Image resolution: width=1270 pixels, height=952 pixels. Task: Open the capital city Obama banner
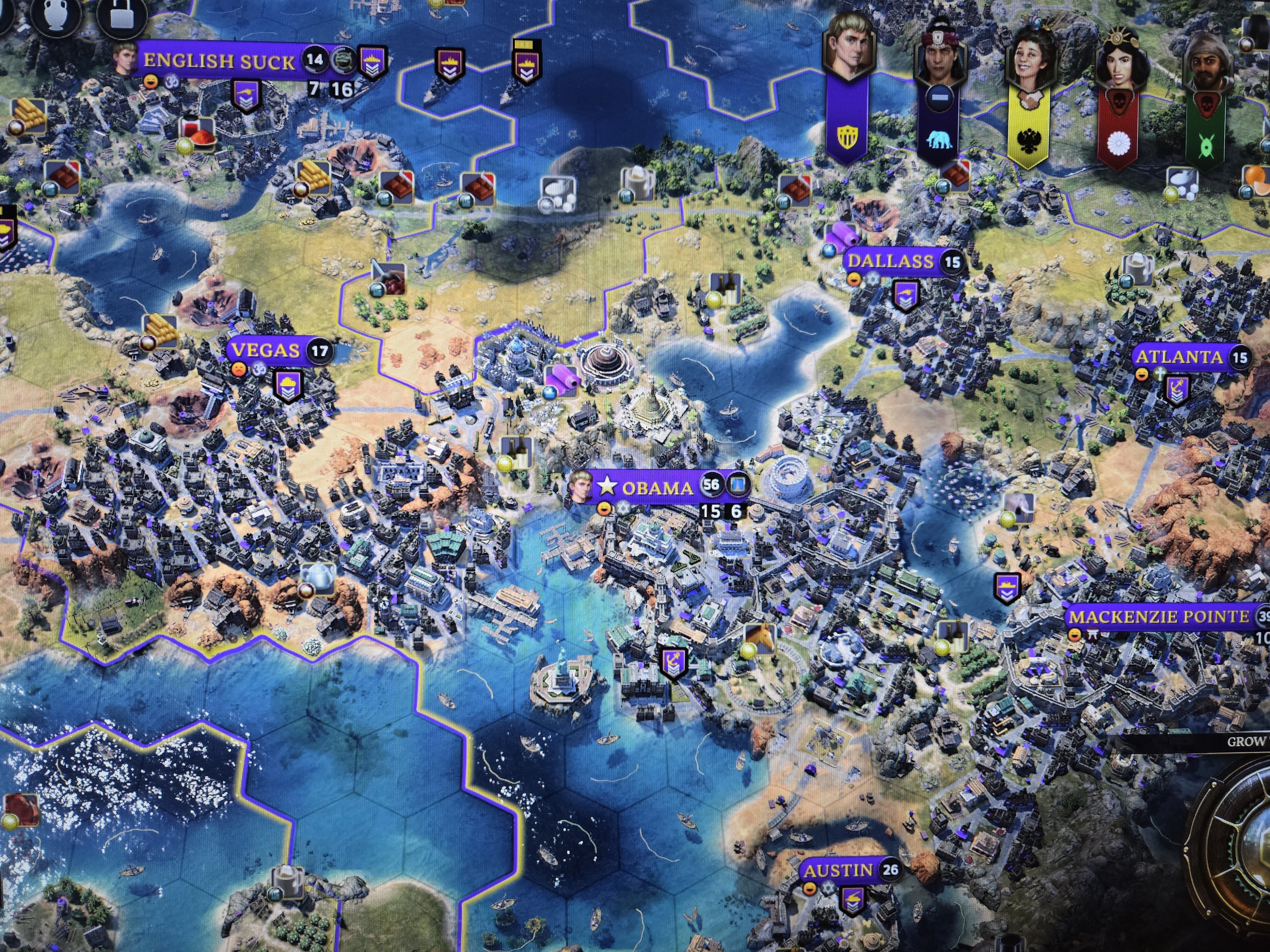tap(657, 488)
